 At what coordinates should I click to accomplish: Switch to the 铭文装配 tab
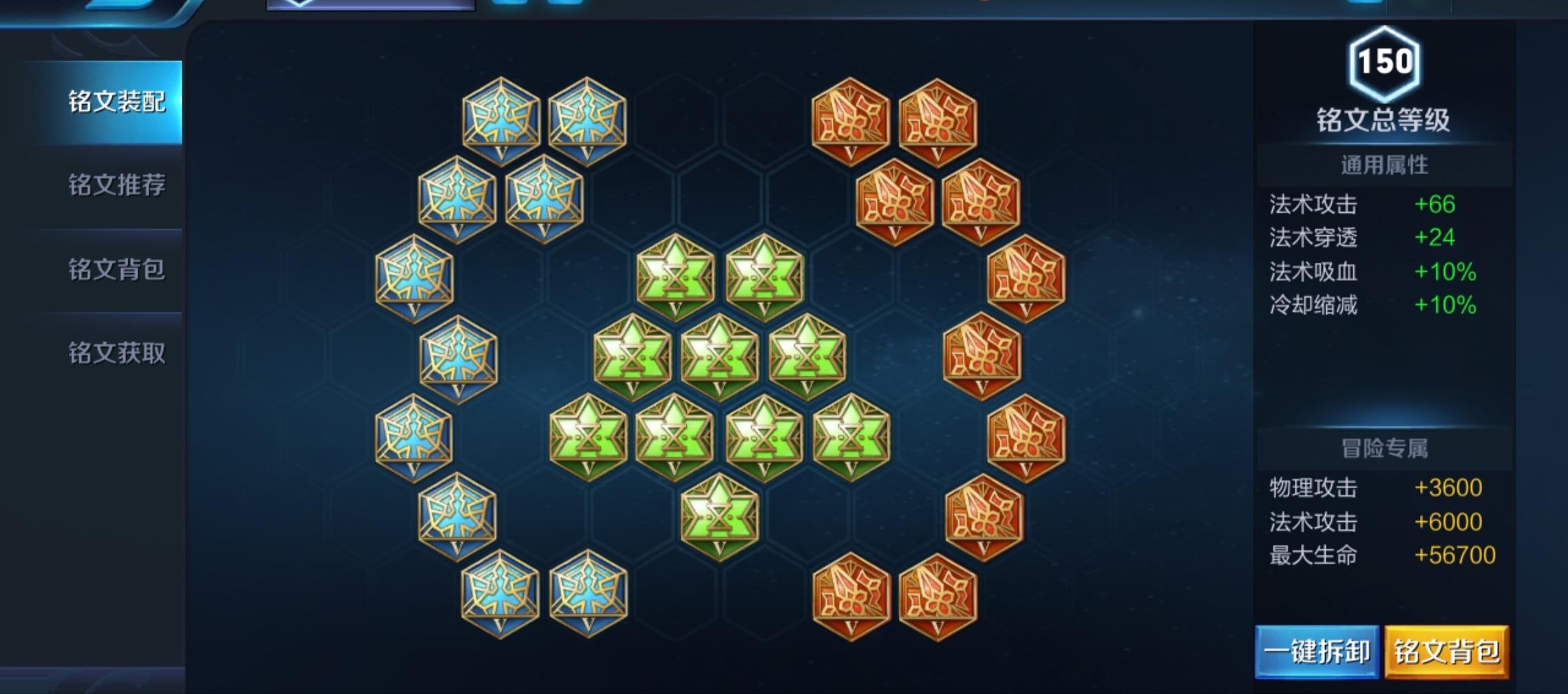click(x=116, y=102)
